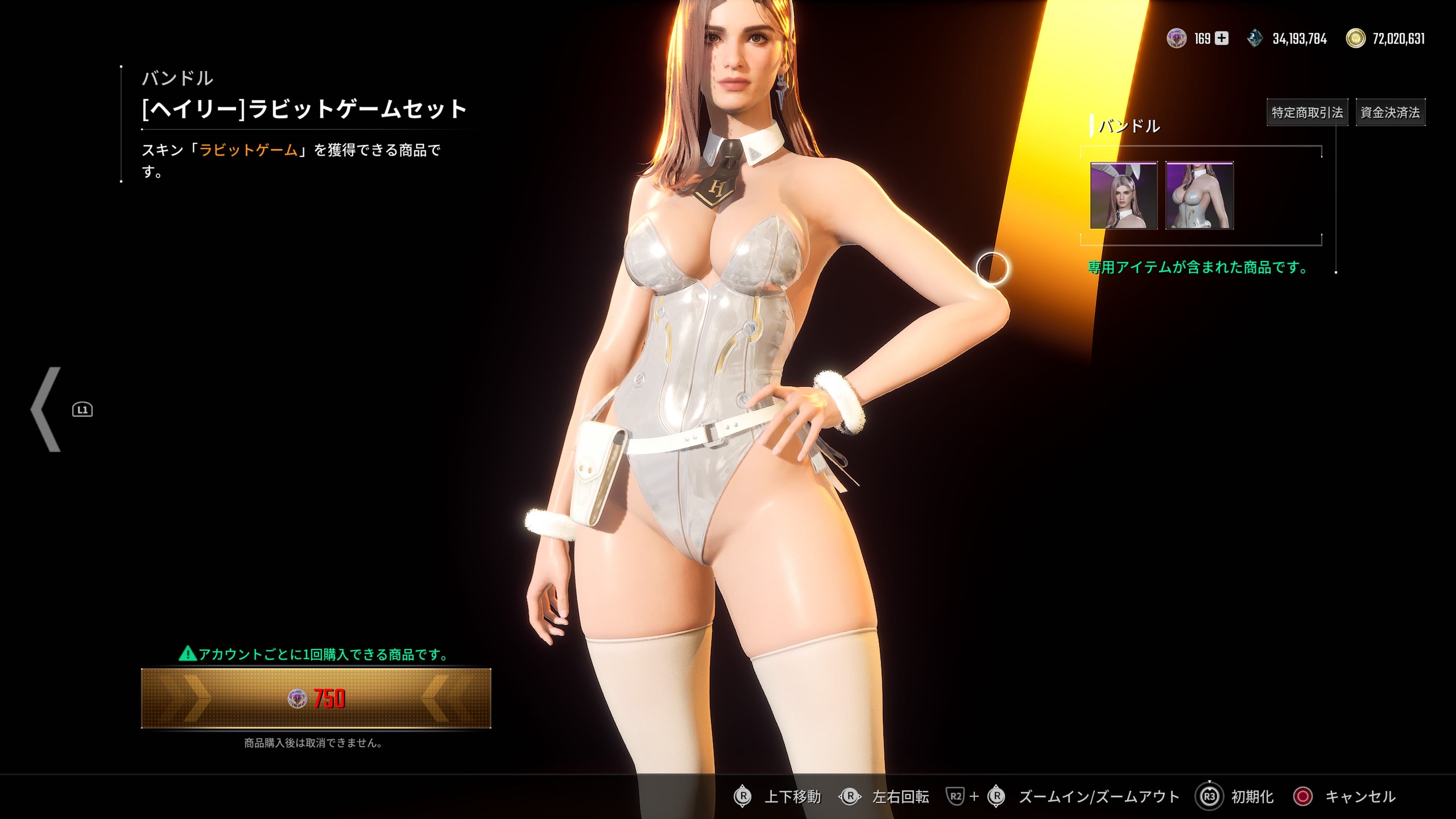Select the bunny-ear head skin thumbnail
This screenshot has height=819, width=1456.
pyautogui.click(x=1123, y=196)
